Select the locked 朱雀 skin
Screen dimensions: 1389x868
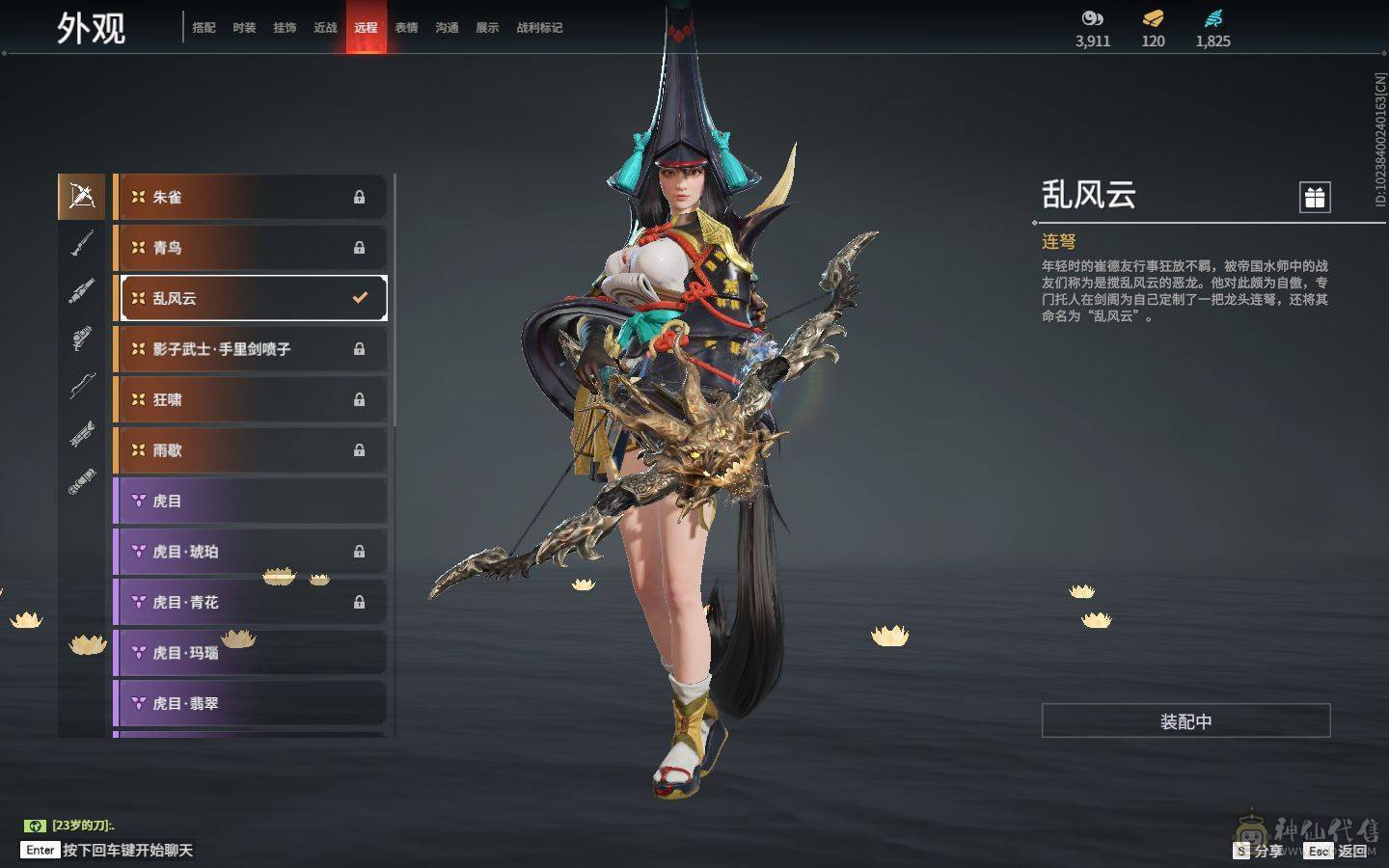click(251, 197)
